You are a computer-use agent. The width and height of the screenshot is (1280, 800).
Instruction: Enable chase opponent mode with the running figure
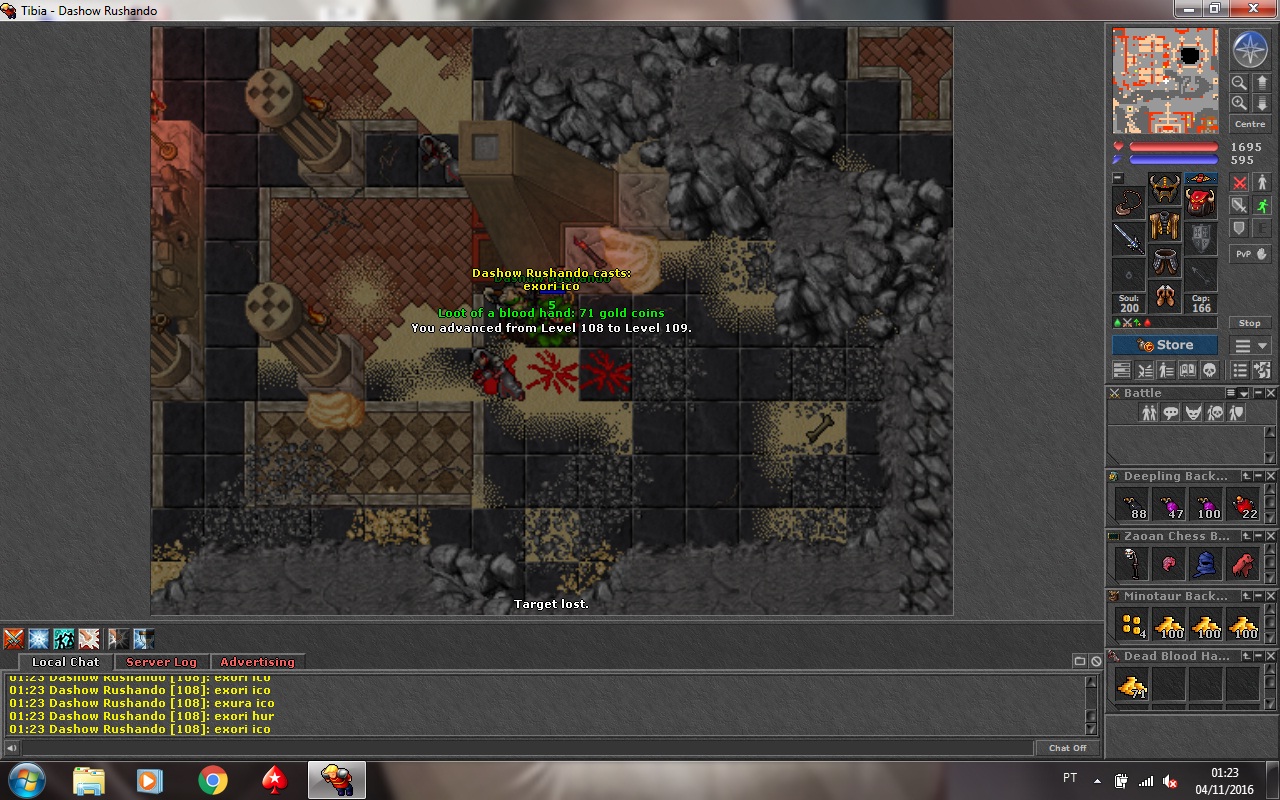click(1262, 204)
